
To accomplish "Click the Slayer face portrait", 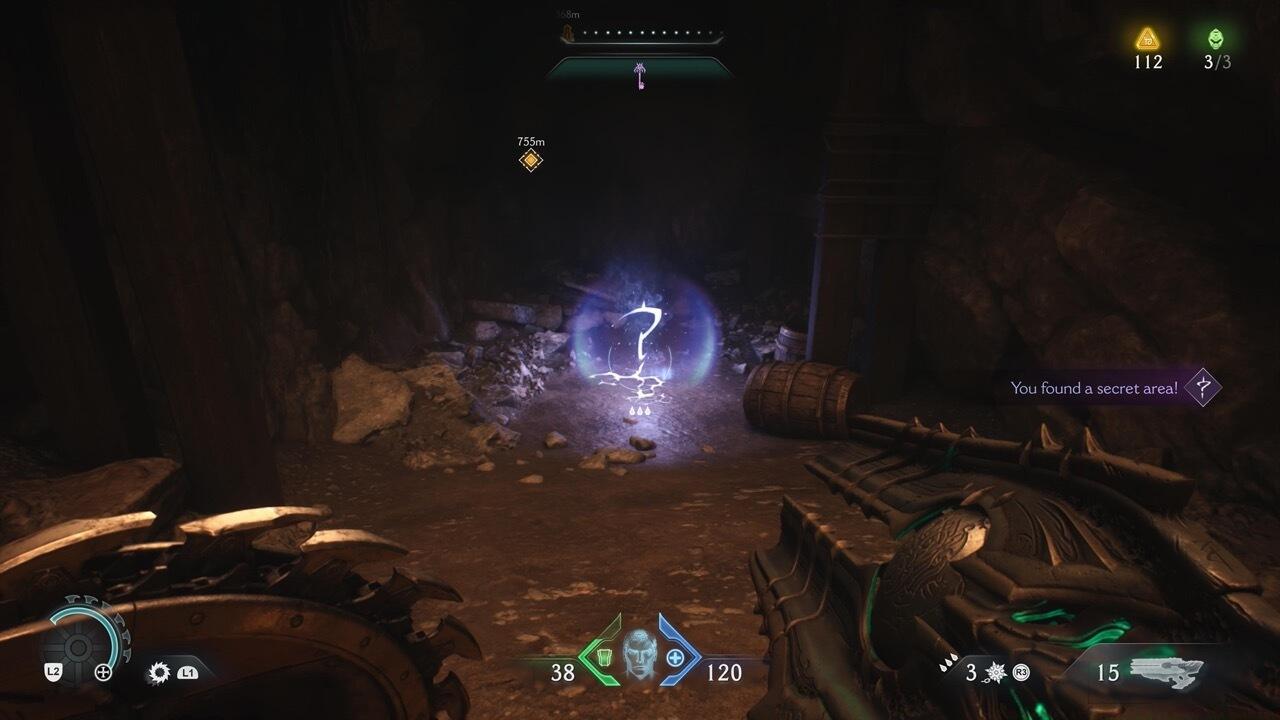I will (x=638, y=655).
